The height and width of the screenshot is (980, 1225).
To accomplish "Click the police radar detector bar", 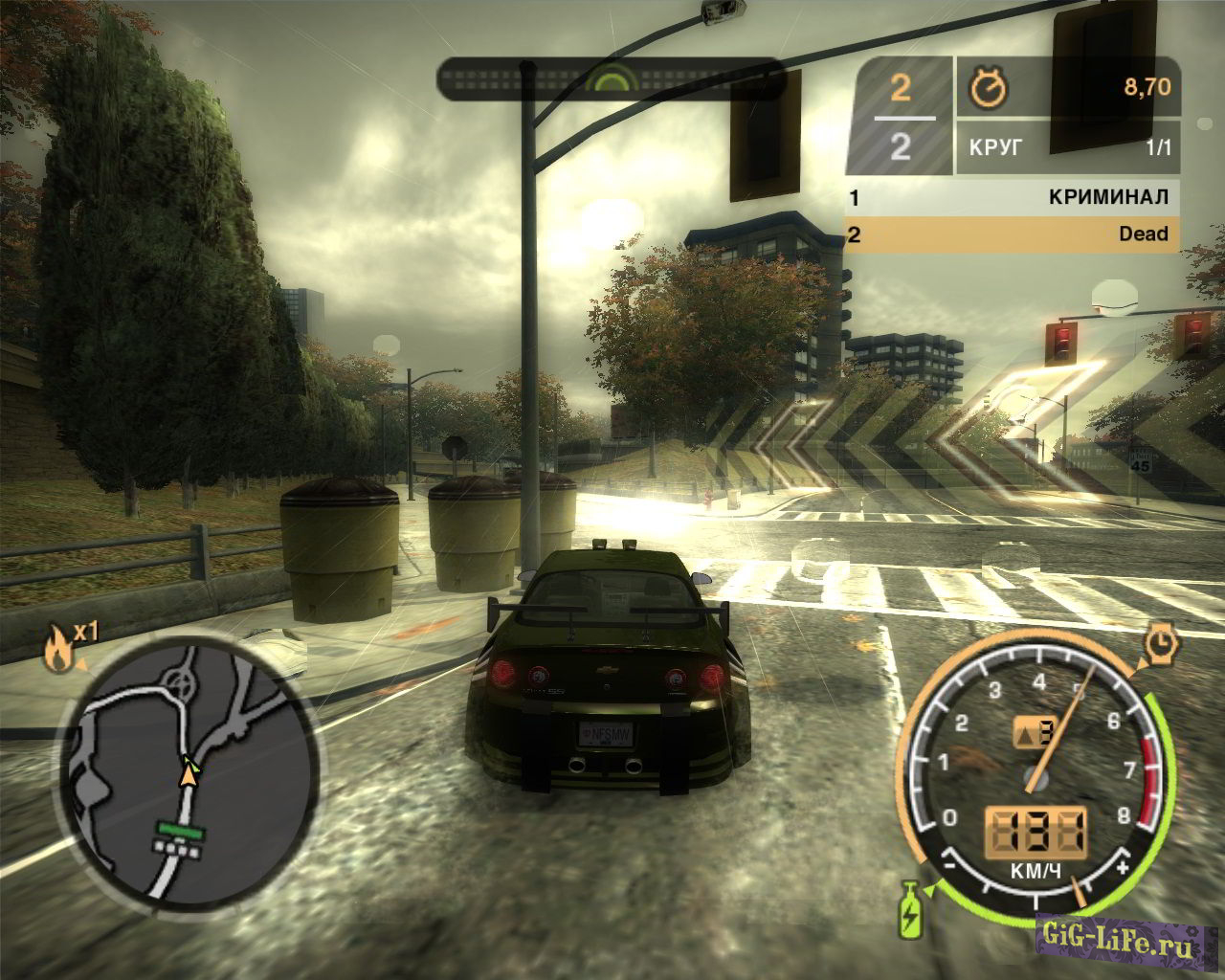I will pyautogui.click(x=612, y=78).
